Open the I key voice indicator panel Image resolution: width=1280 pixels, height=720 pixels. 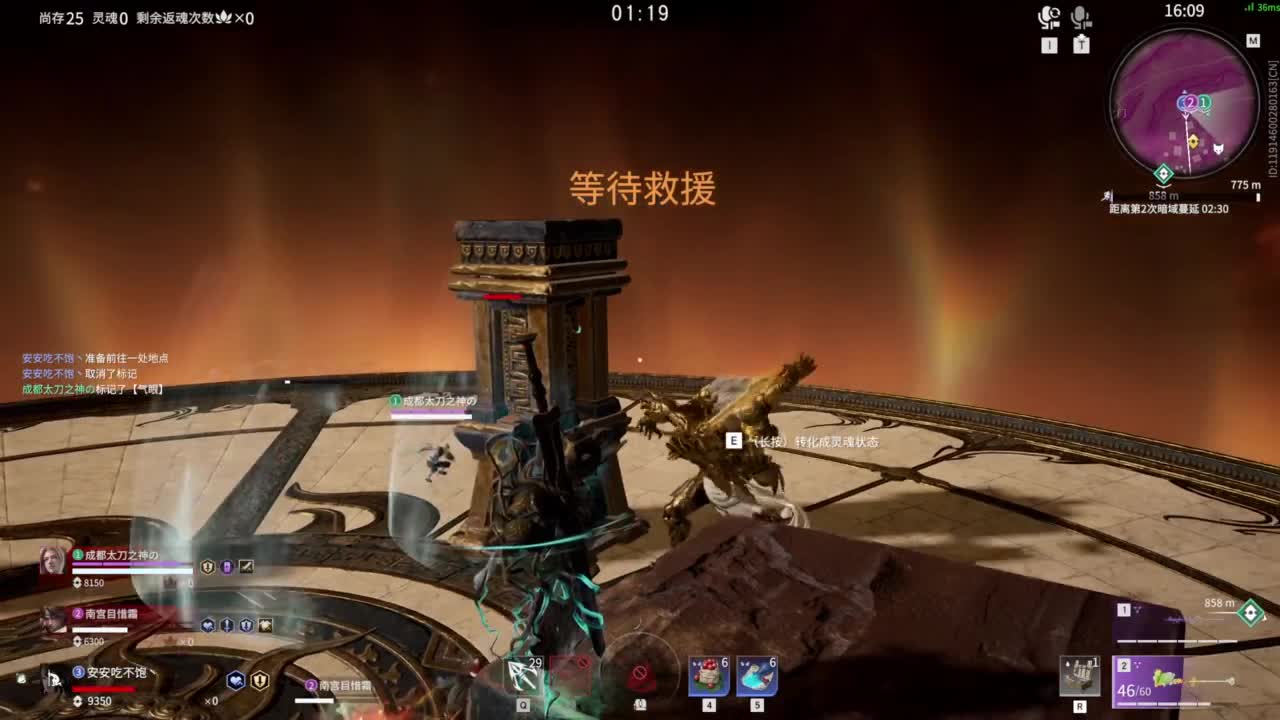click(x=1048, y=45)
